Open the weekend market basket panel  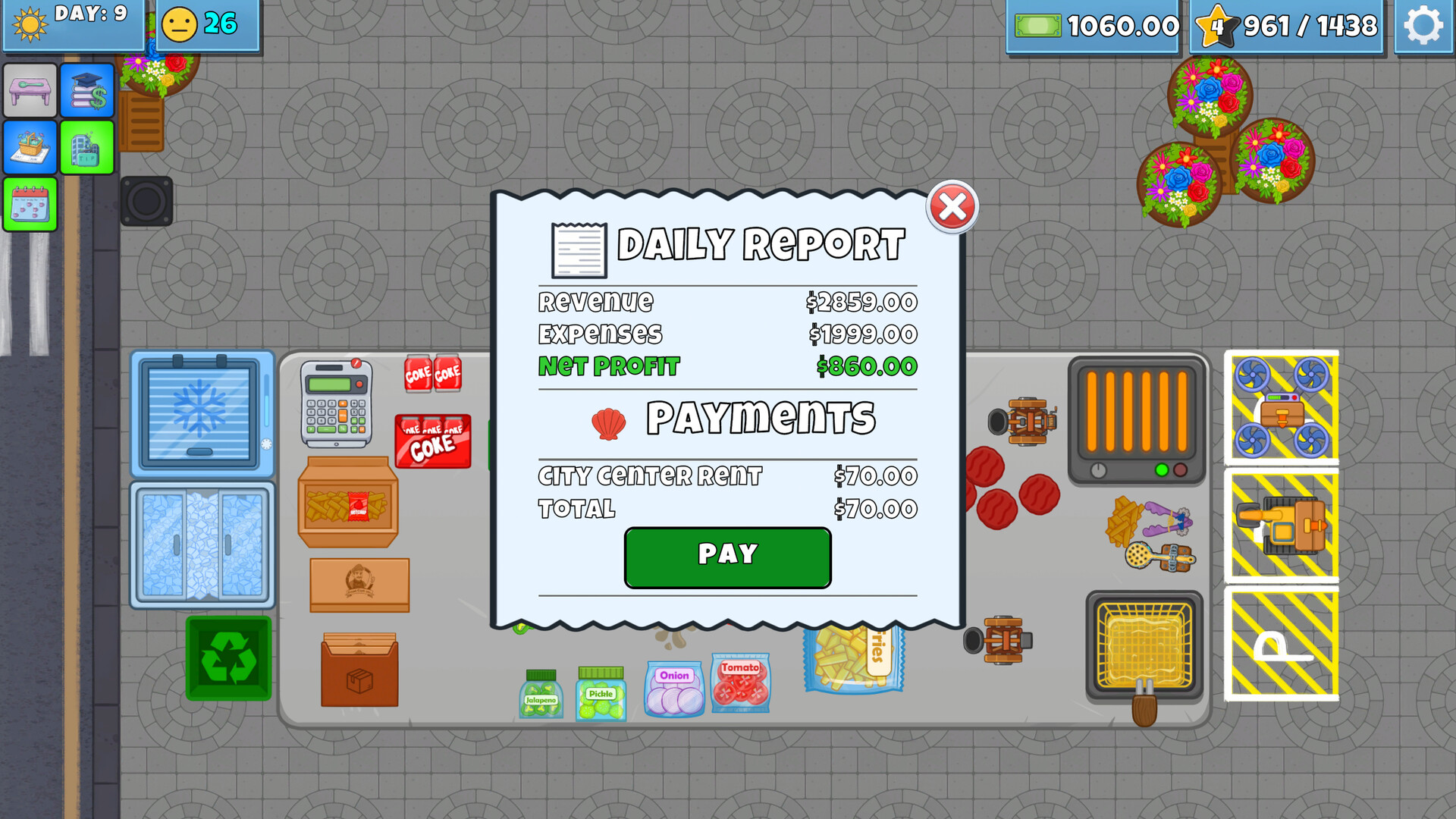pyautogui.click(x=30, y=148)
